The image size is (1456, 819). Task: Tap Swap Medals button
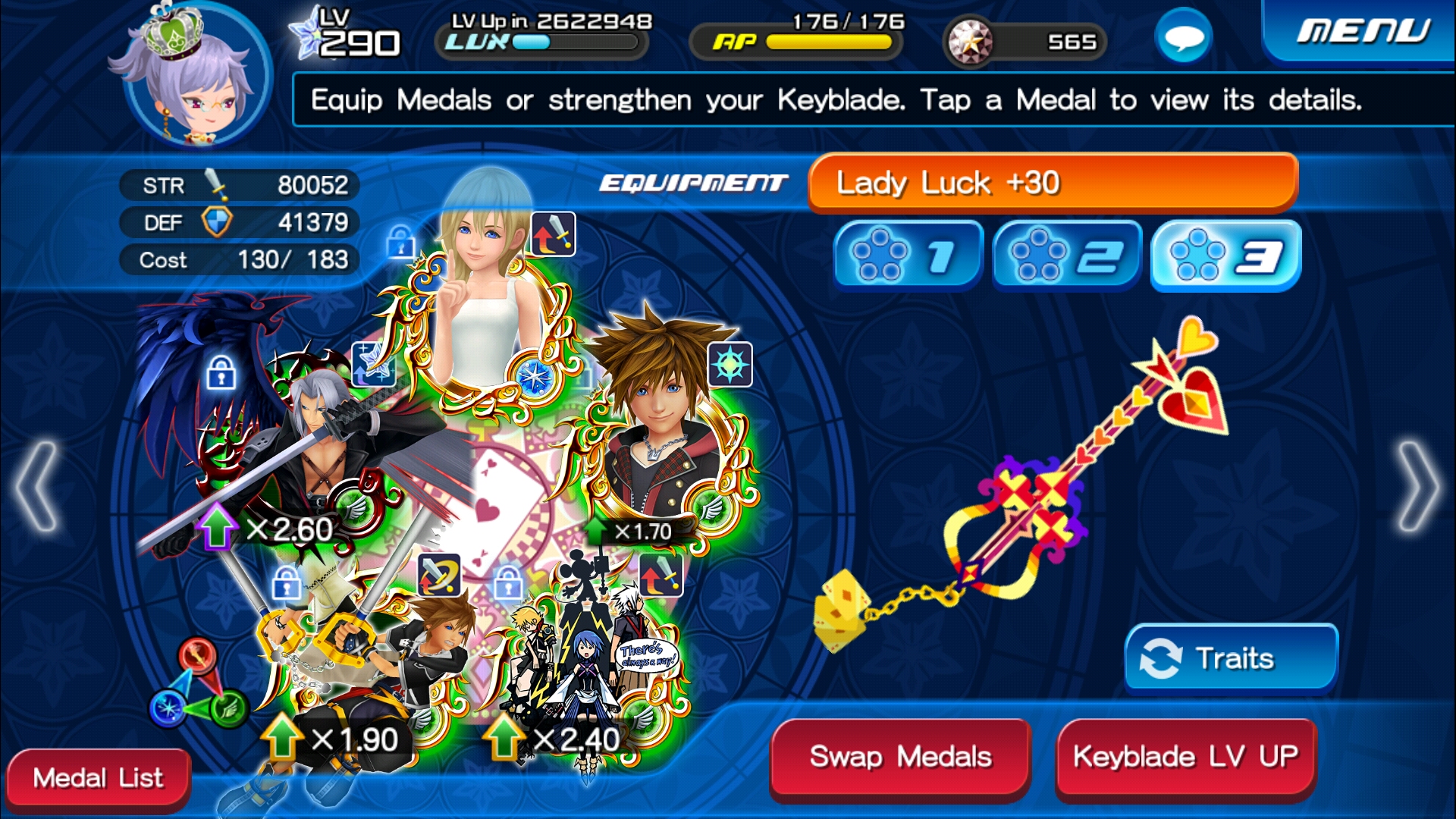pos(900,757)
